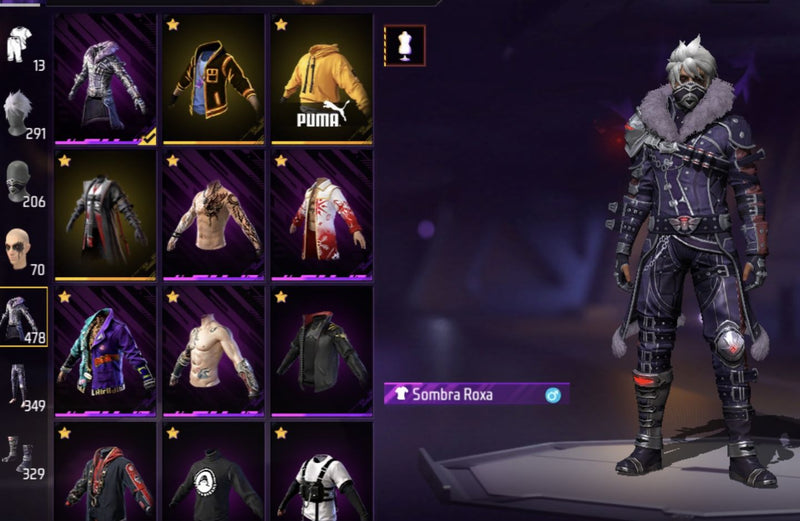Screen dimensions: 800x521
Task: Switch to the pants category
Action: [x=22, y=386]
